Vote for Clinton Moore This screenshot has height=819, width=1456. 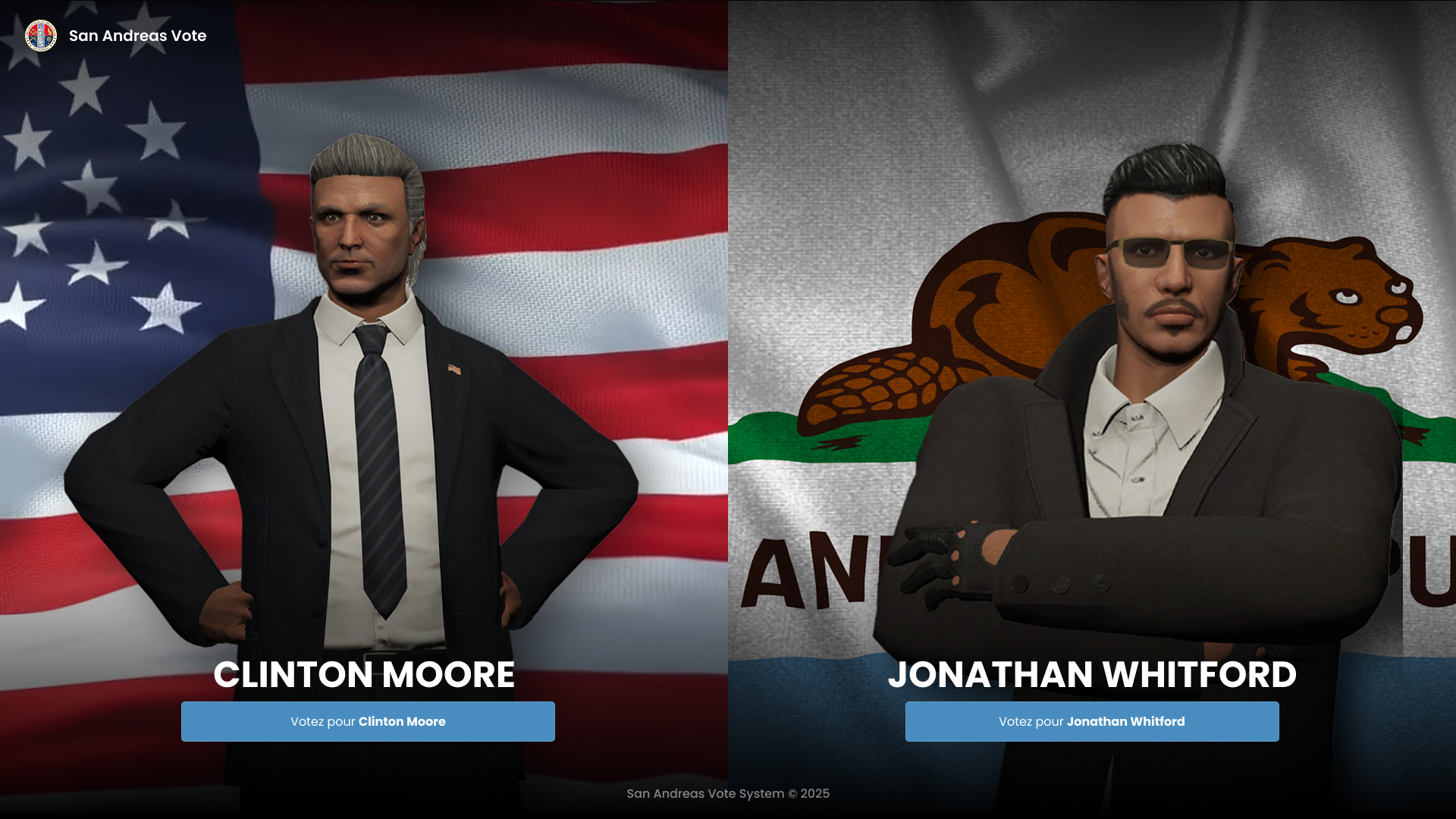(x=368, y=721)
